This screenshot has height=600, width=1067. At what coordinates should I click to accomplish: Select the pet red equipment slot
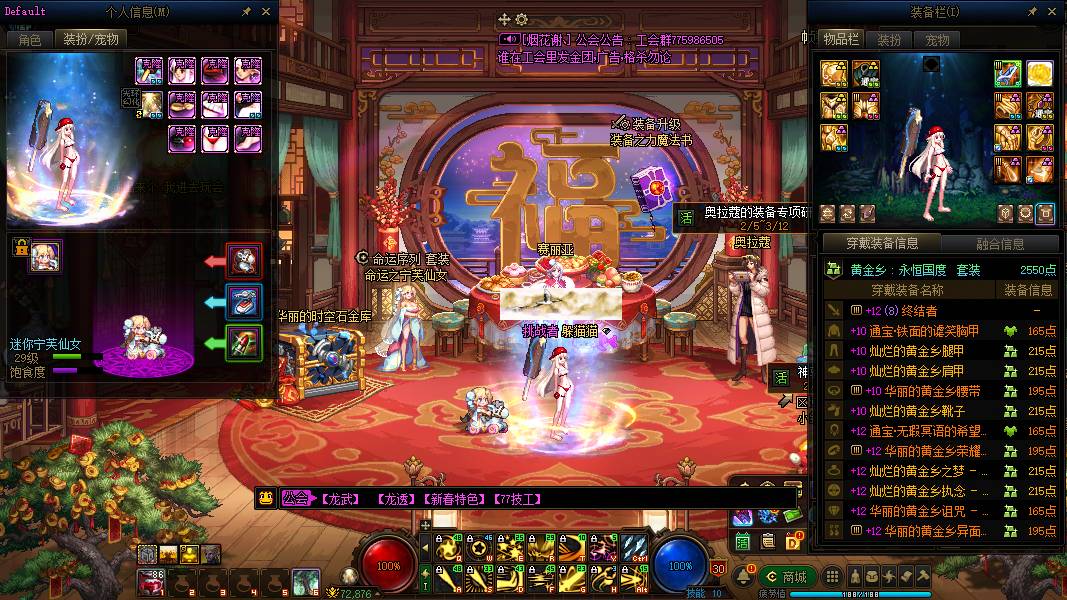click(x=244, y=261)
